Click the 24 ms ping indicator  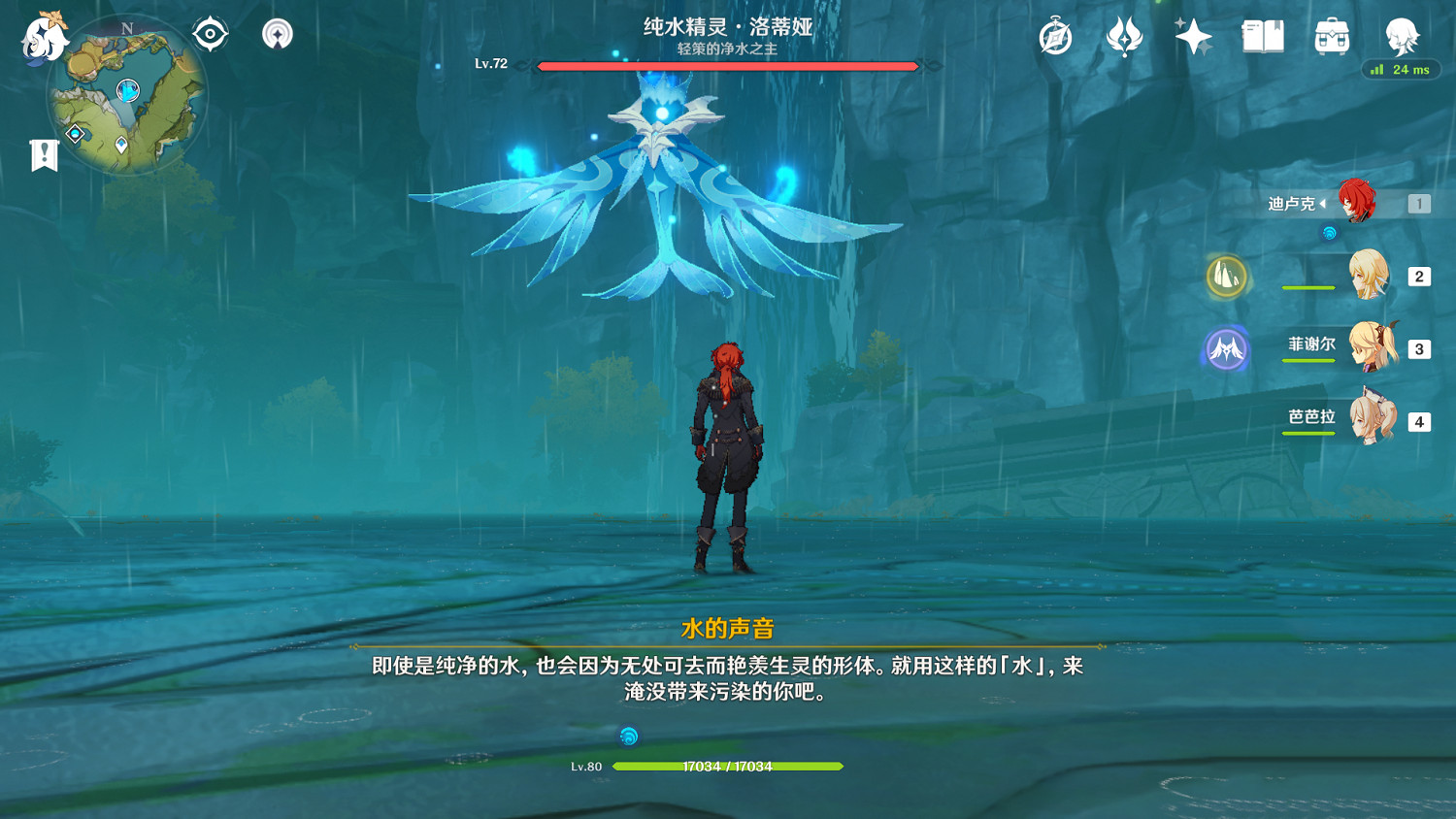pyautogui.click(x=1401, y=69)
